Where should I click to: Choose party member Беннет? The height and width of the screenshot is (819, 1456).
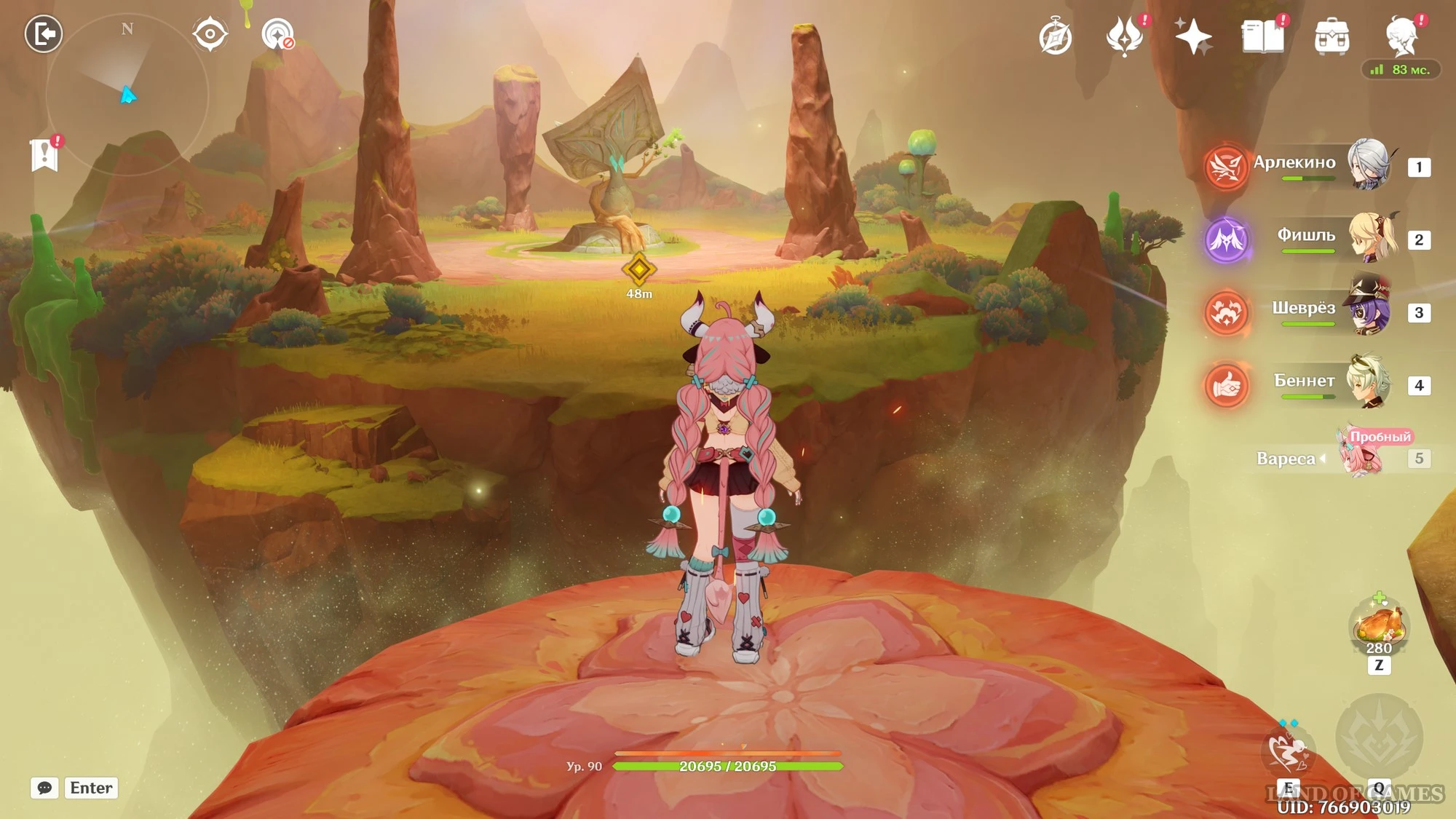coord(1369,382)
